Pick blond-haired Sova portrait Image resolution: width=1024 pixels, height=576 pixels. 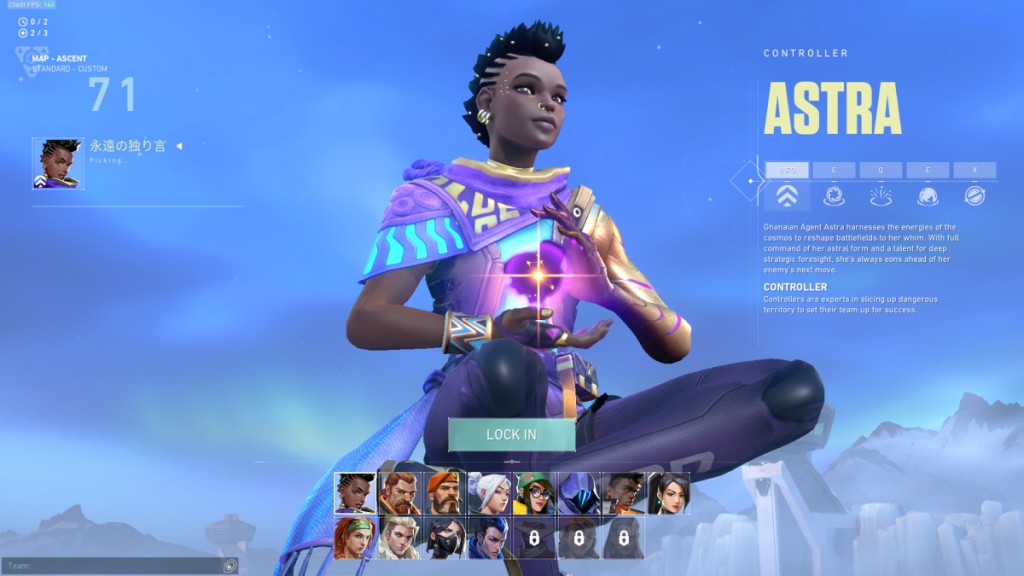400,537
